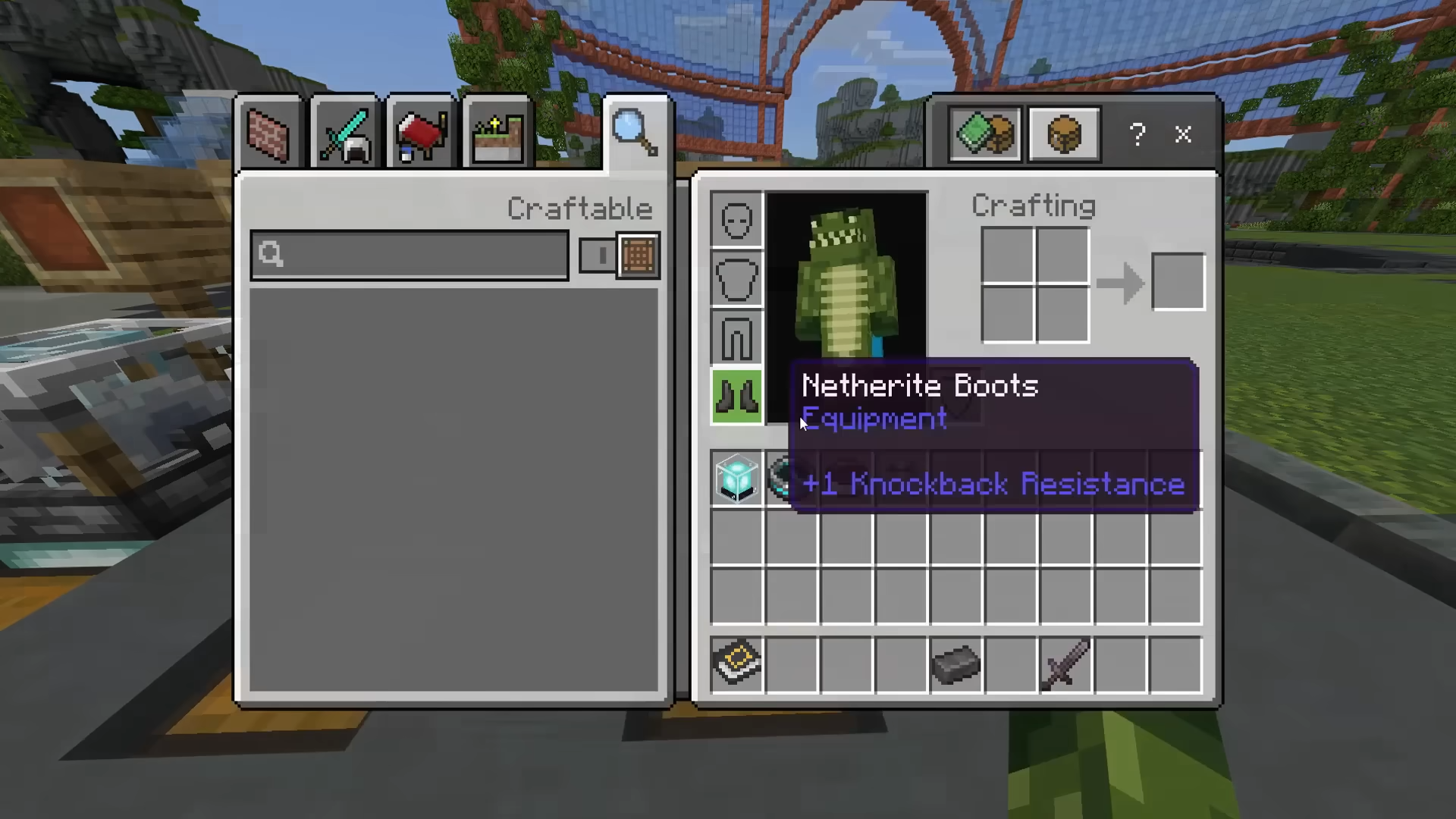The image size is (1456, 819).
Task: Switch to the inventory-only chest layout
Action: point(1064,135)
